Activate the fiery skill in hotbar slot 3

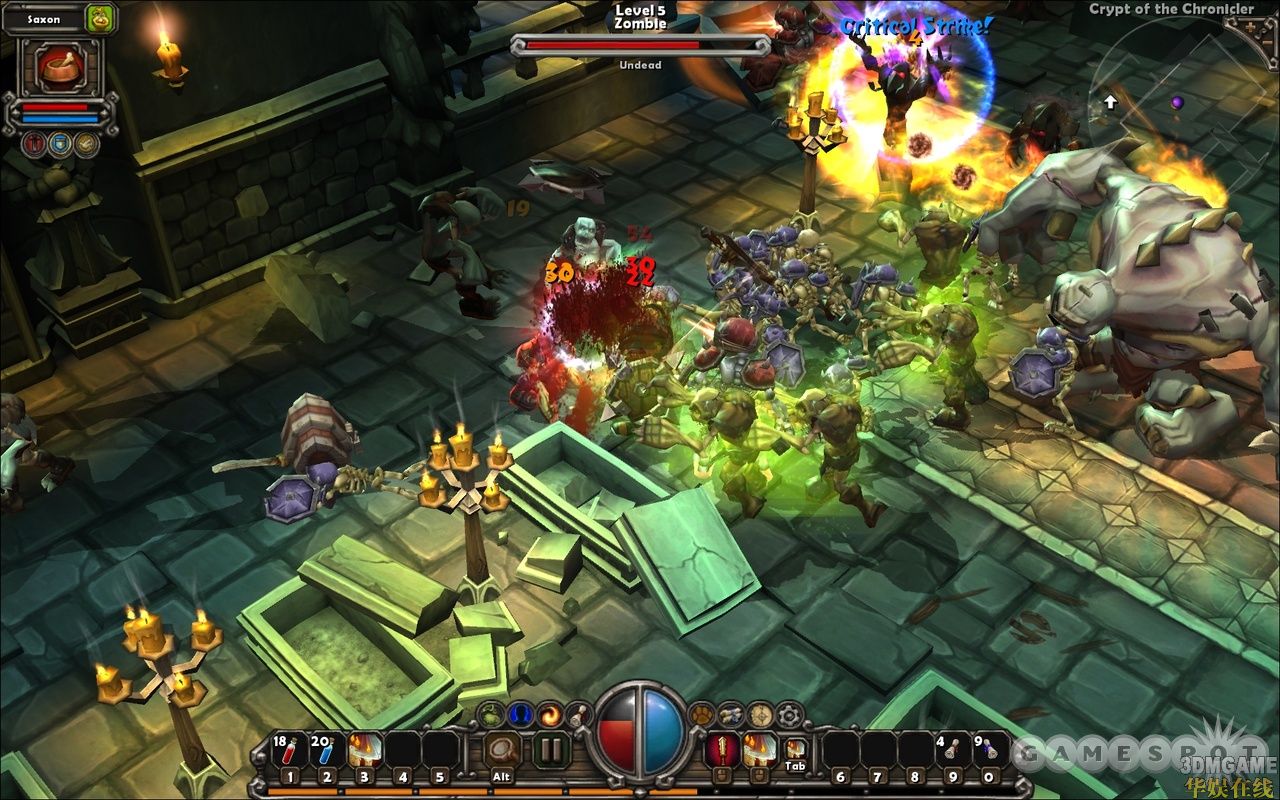pyautogui.click(x=365, y=750)
